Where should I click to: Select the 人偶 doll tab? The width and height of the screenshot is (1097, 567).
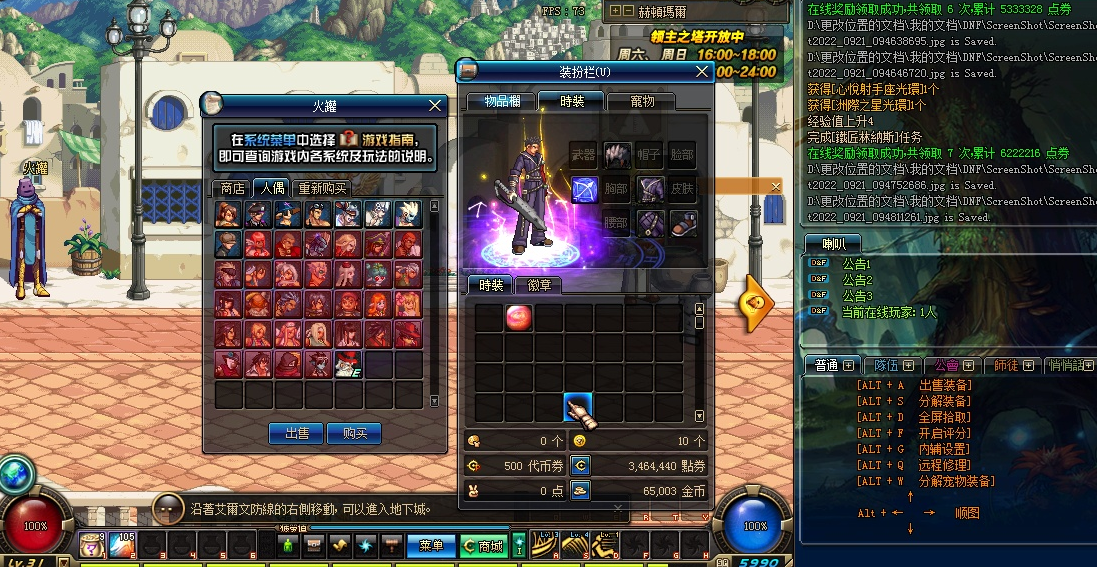(x=270, y=188)
